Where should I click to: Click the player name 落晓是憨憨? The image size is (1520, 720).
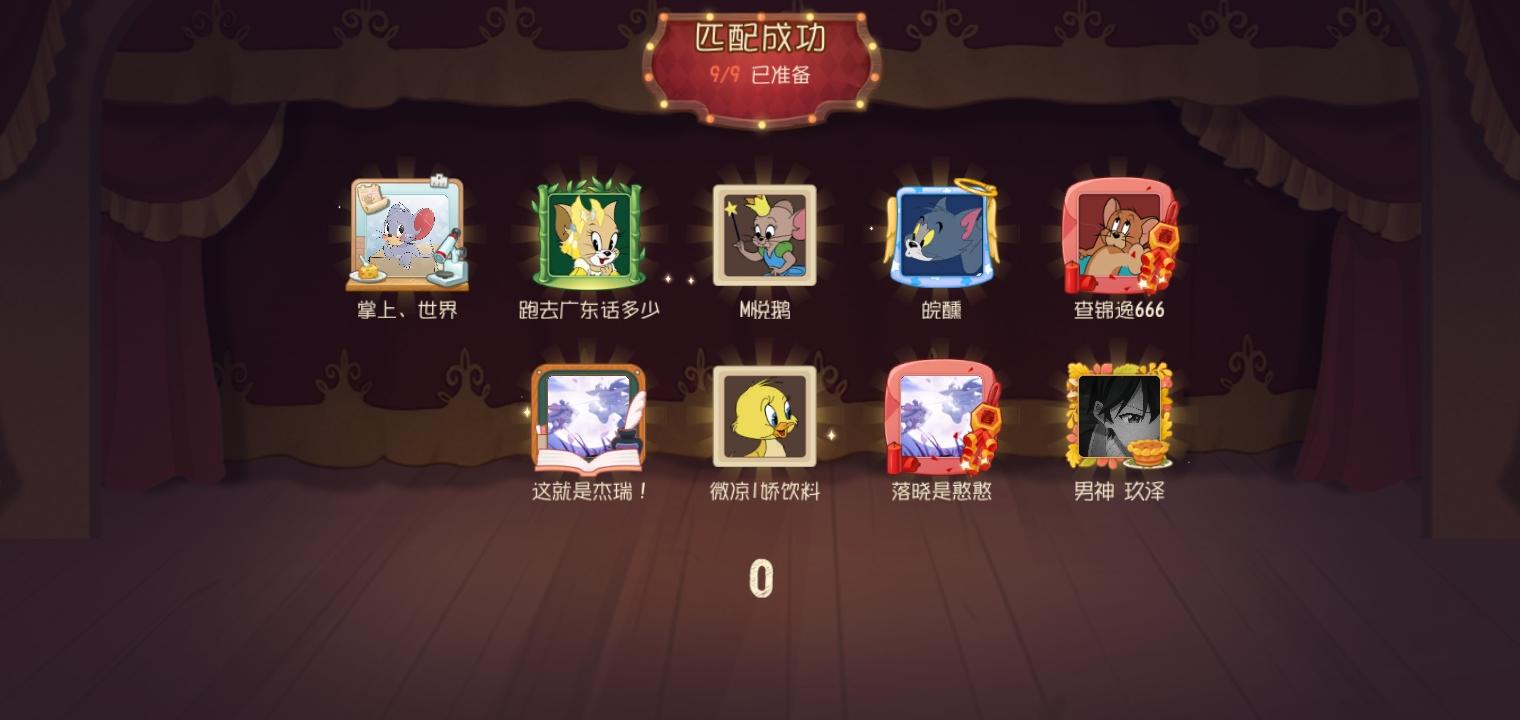pyautogui.click(x=940, y=492)
